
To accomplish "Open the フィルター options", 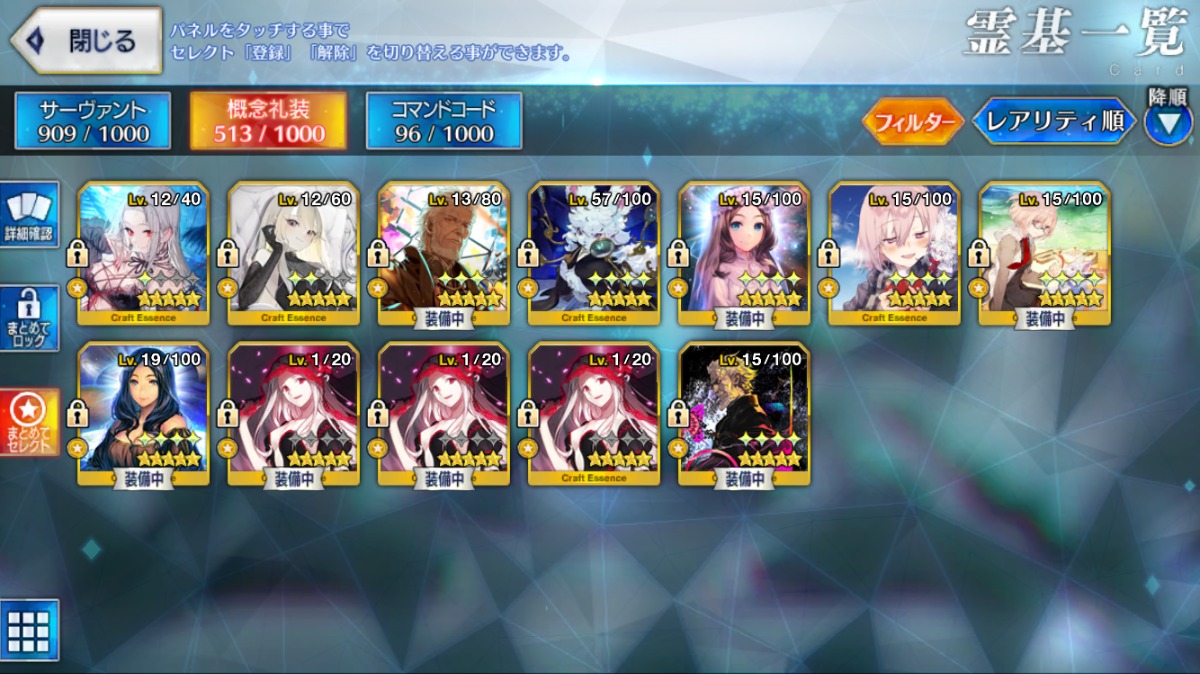I will [x=912, y=122].
